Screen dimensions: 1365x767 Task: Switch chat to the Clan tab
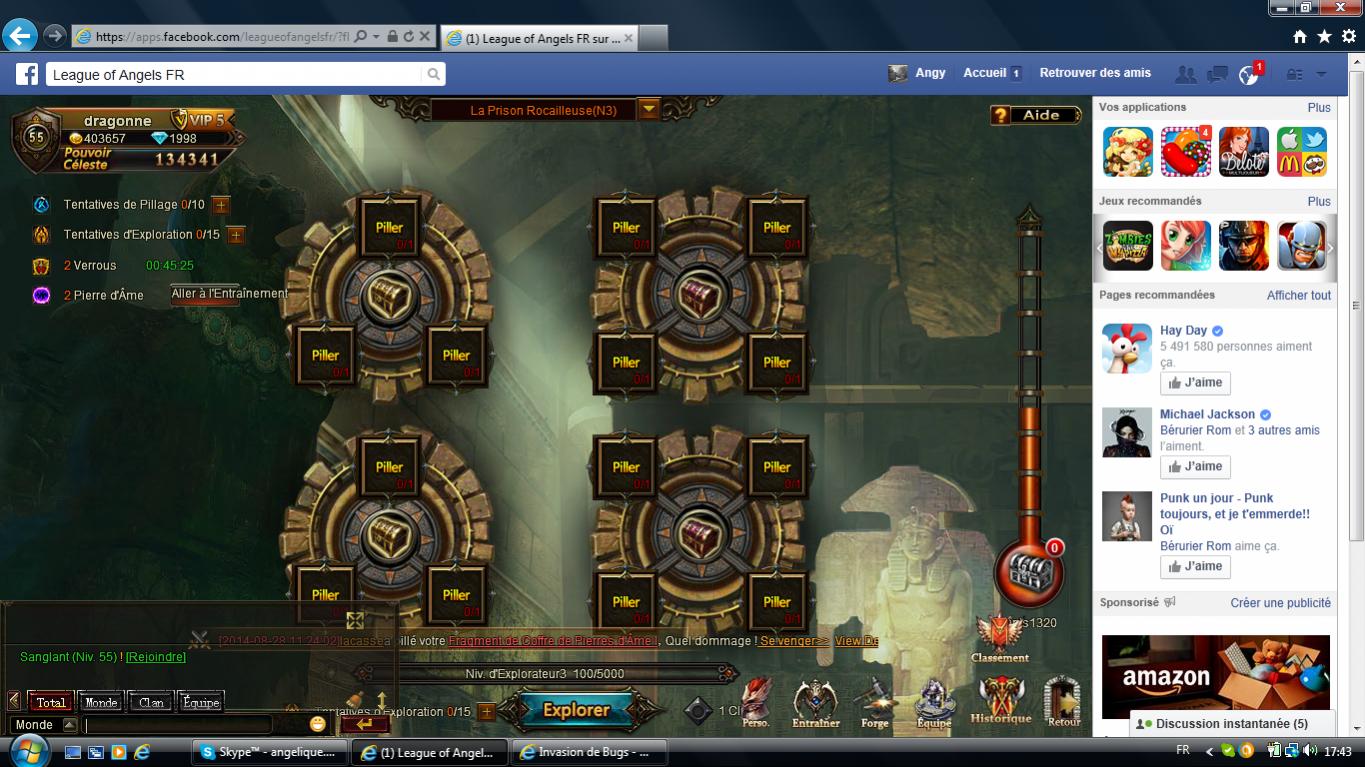click(151, 702)
